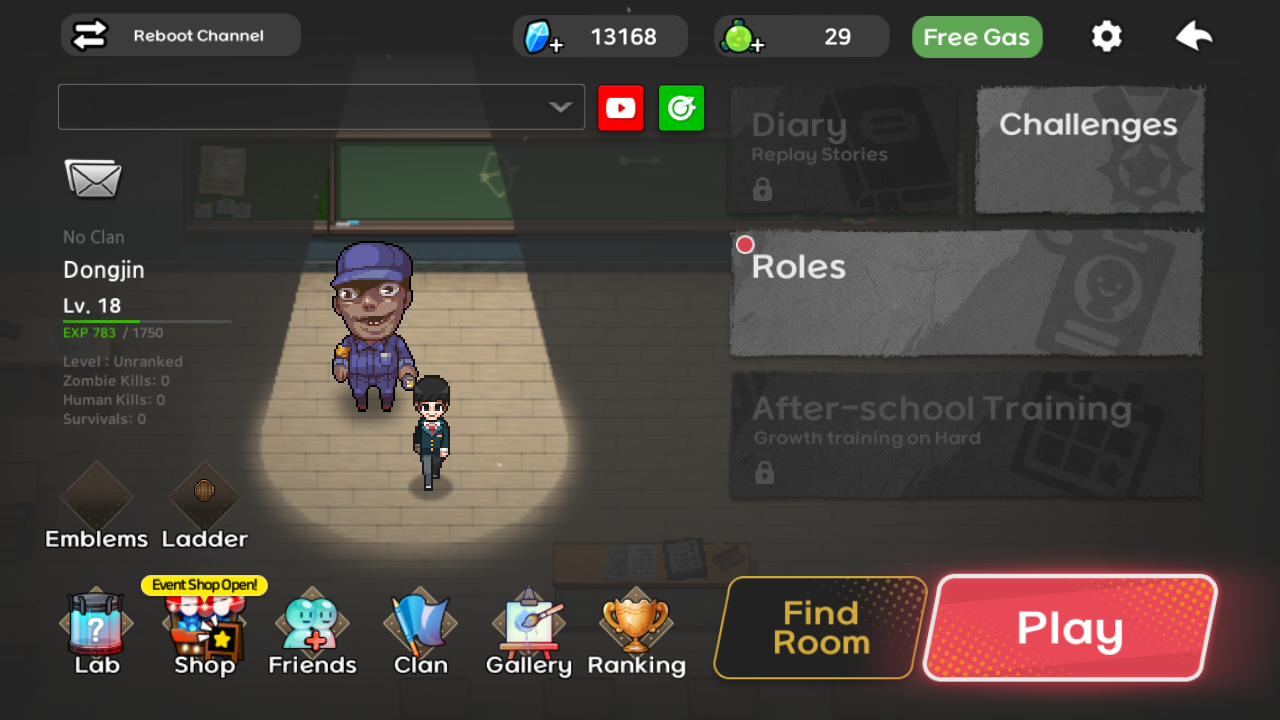Open the YouTube channel link

coord(621,107)
